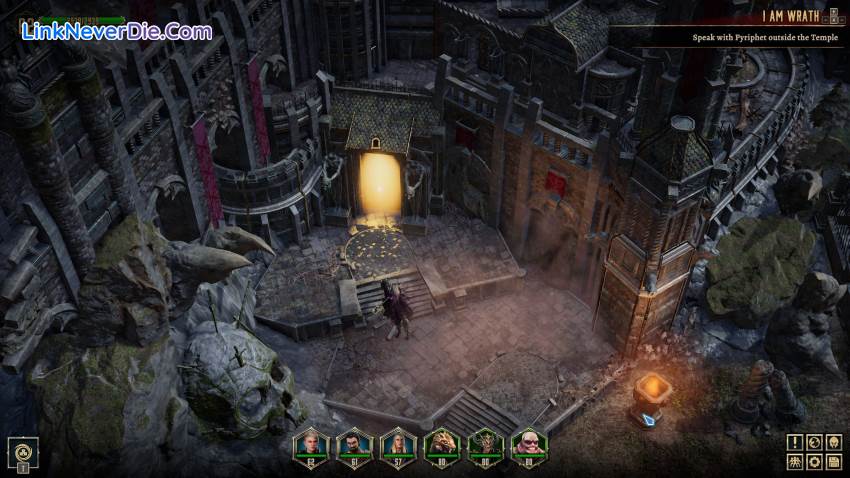Select the pink ogre with goggles portrait

530,445
